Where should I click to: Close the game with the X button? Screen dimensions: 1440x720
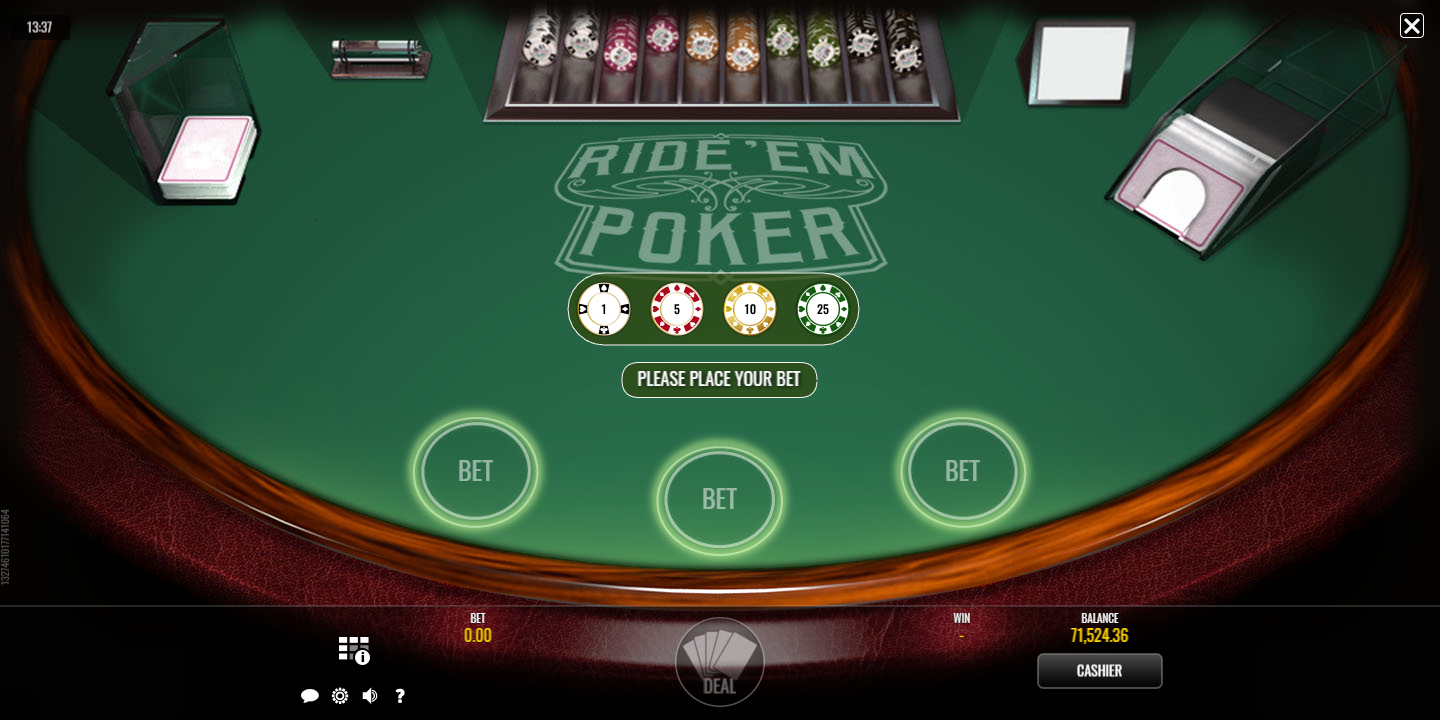pos(1411,26)
